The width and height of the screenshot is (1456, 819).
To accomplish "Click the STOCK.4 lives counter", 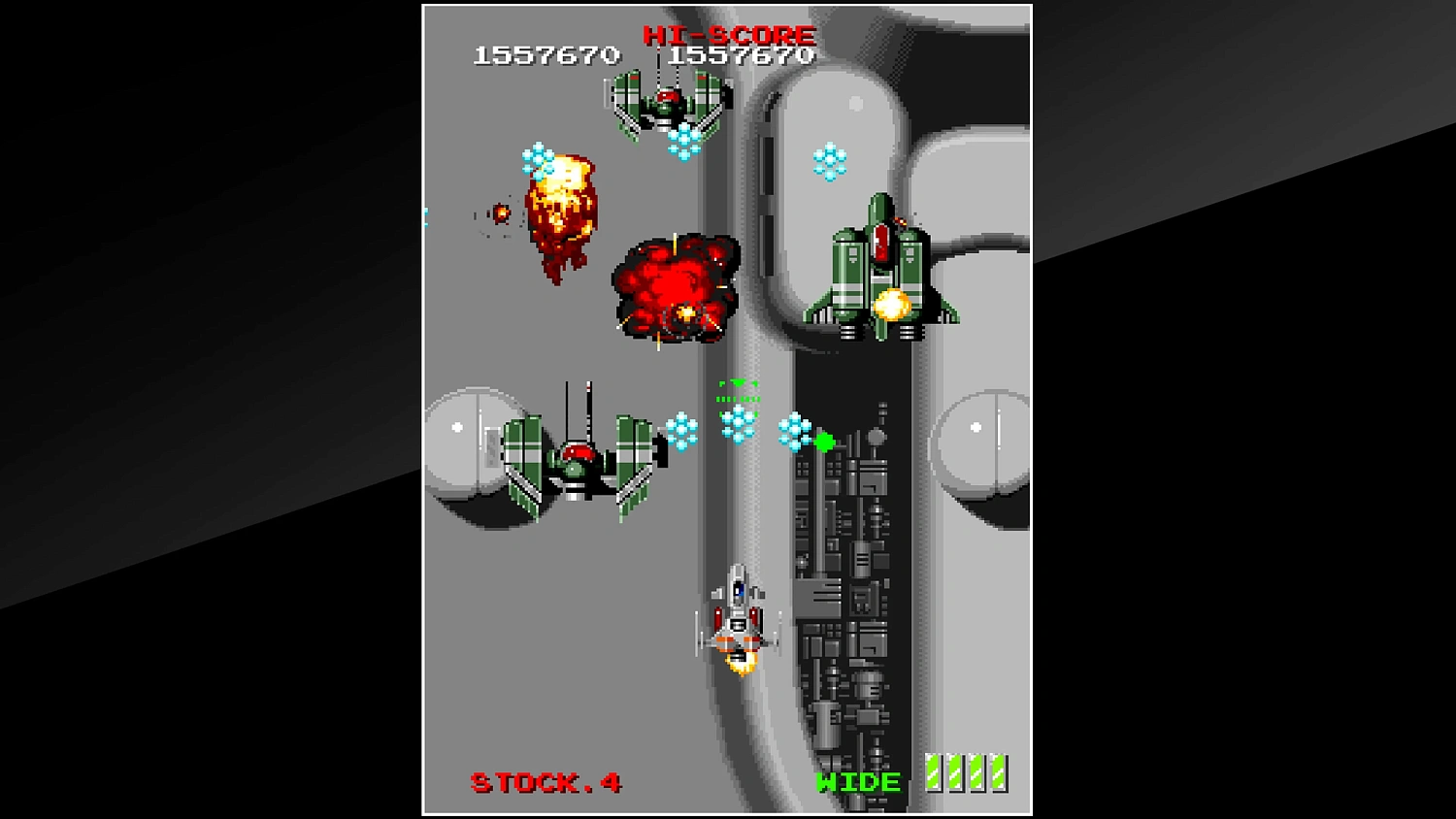I will point(545,782).
